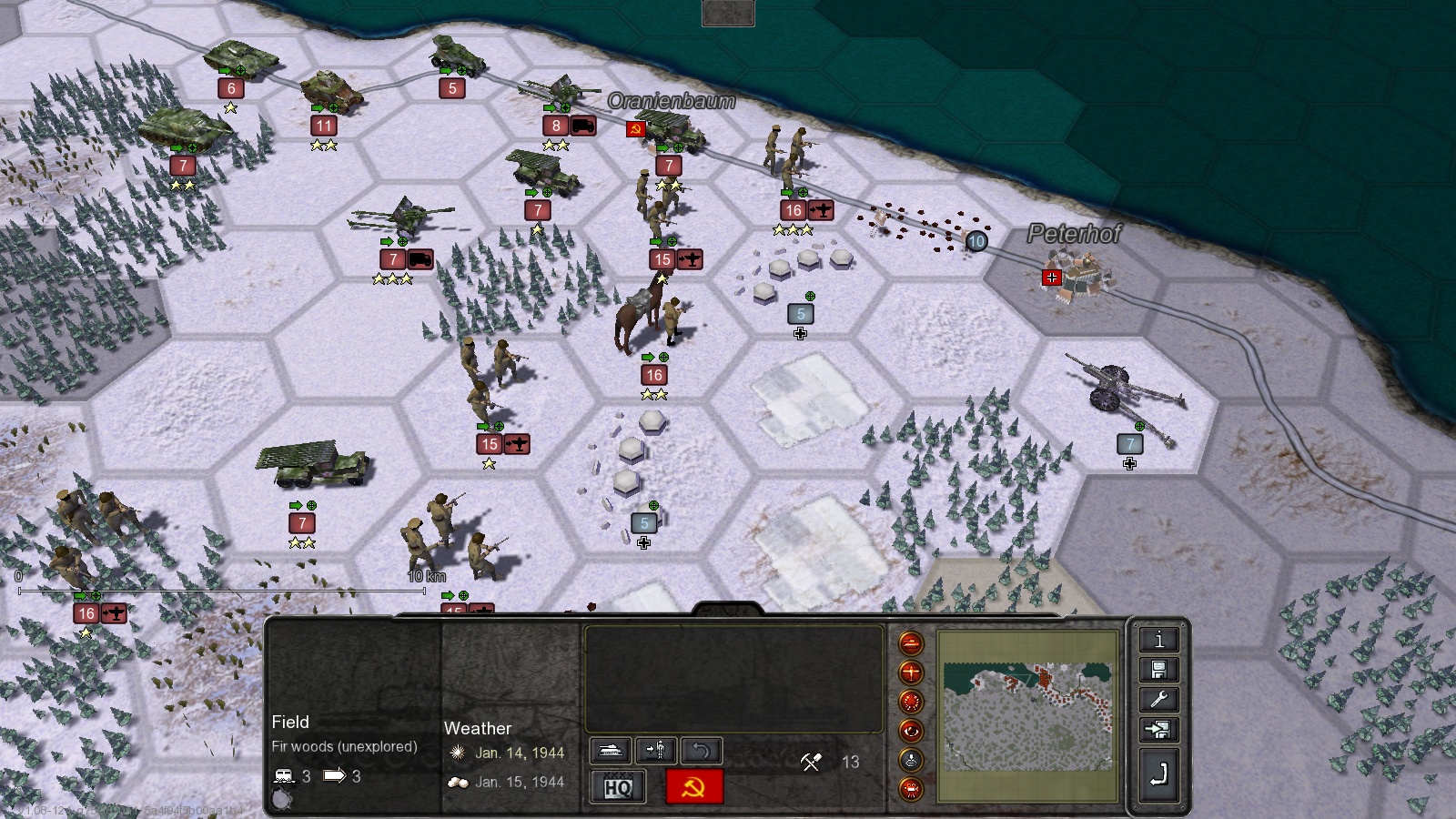Click on the minimap
This screenshot has width=1456, height=819.
coord(1027,716)
